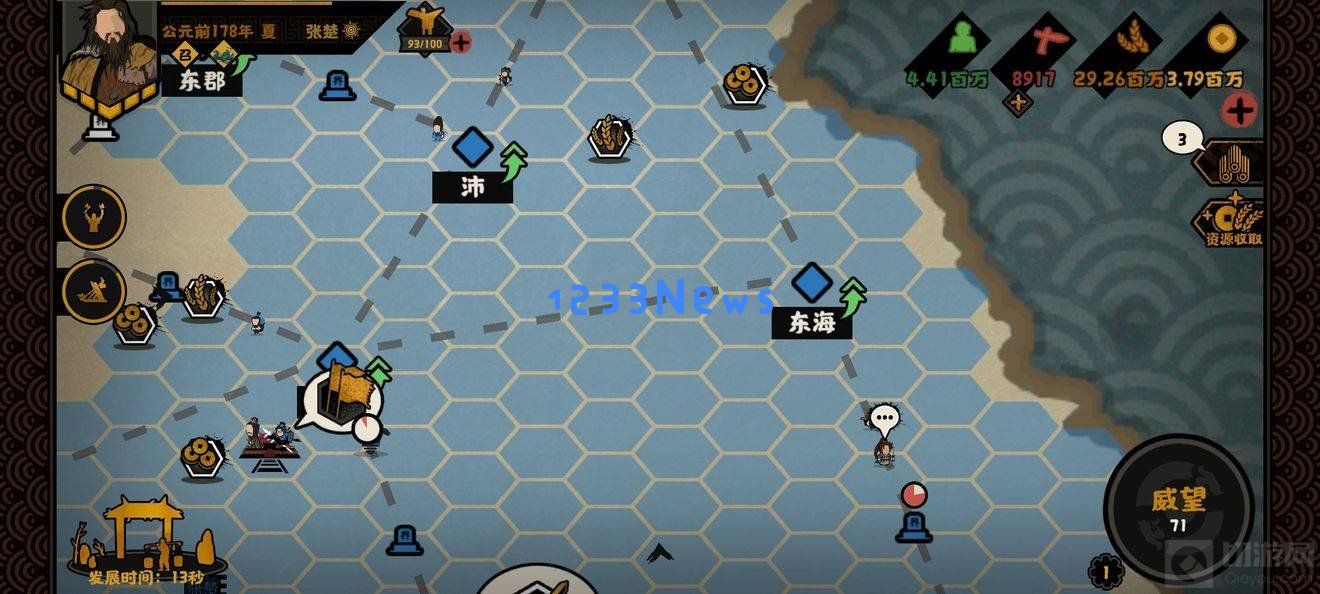Tap the flag building speech bubble
This screenshot has height=594, width=1320.
339,396
